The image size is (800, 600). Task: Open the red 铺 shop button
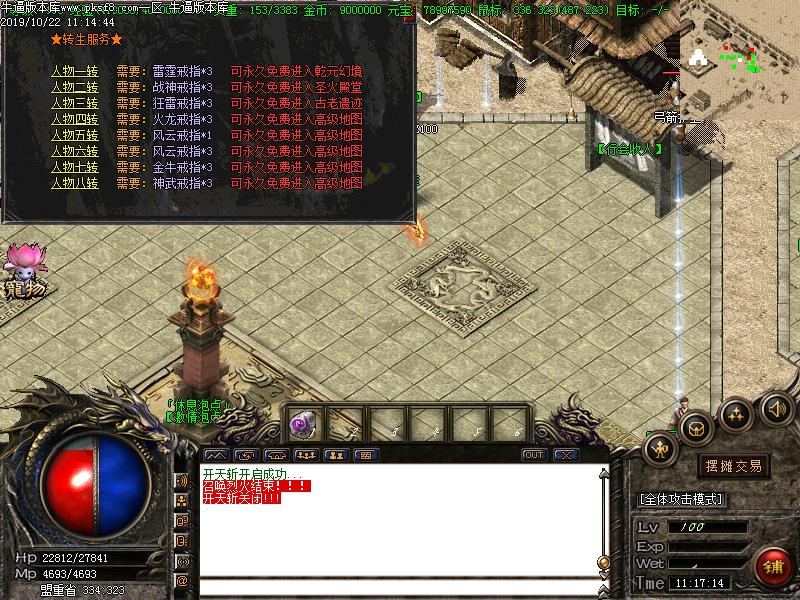coord(773,566)
